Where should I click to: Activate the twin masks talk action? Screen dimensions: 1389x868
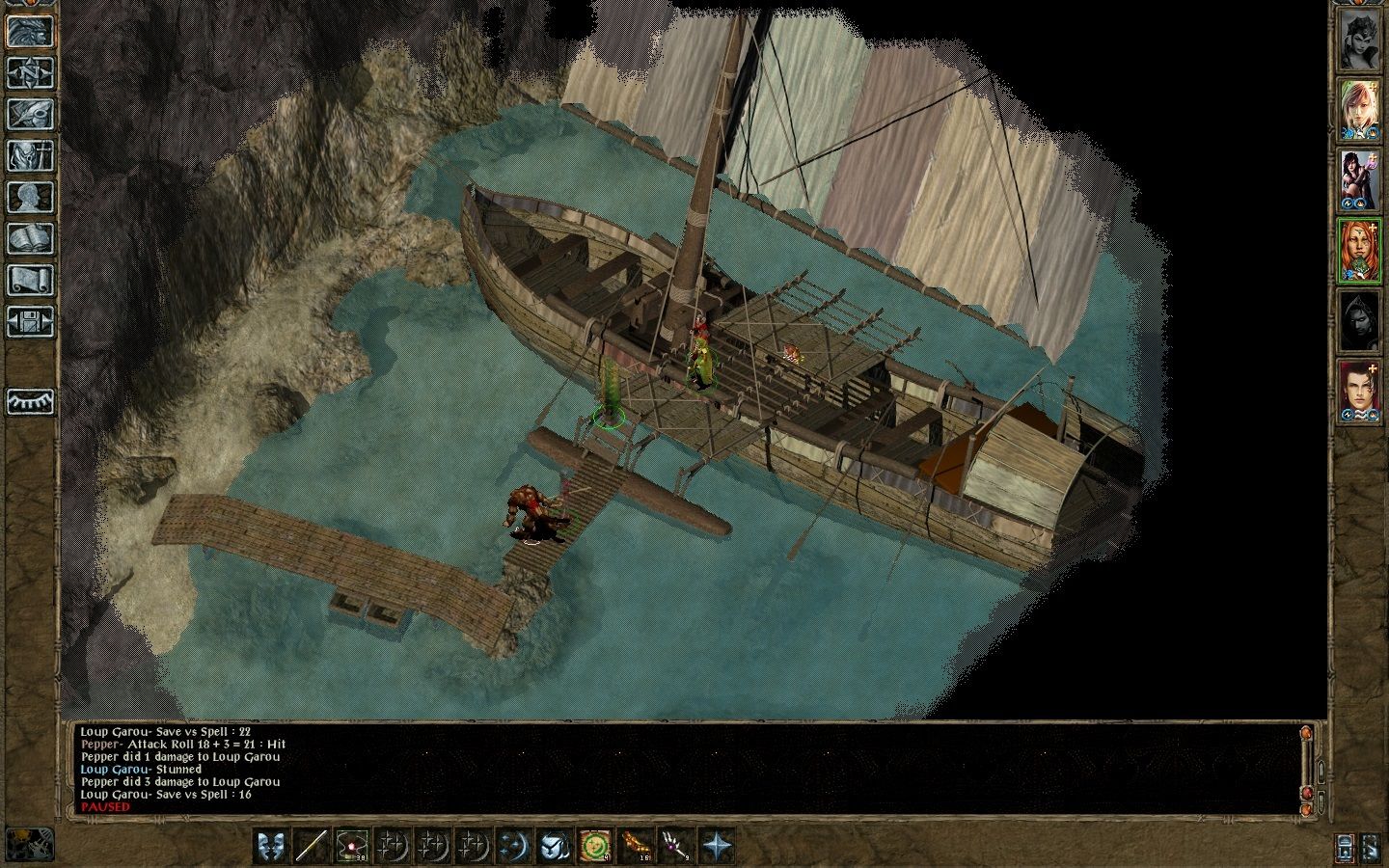coord(271,846)
